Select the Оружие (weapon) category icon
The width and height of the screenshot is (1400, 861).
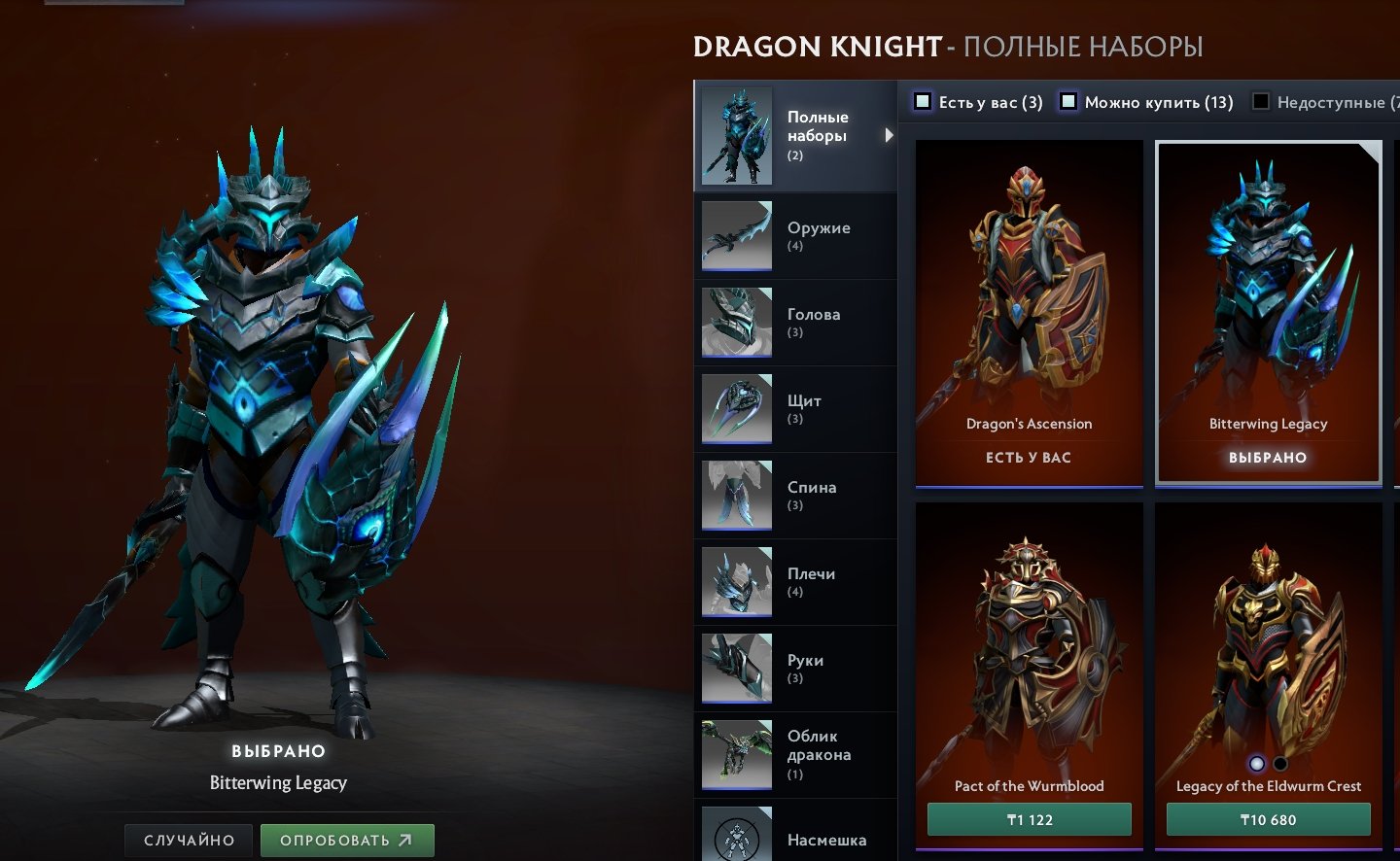(736, 234)
